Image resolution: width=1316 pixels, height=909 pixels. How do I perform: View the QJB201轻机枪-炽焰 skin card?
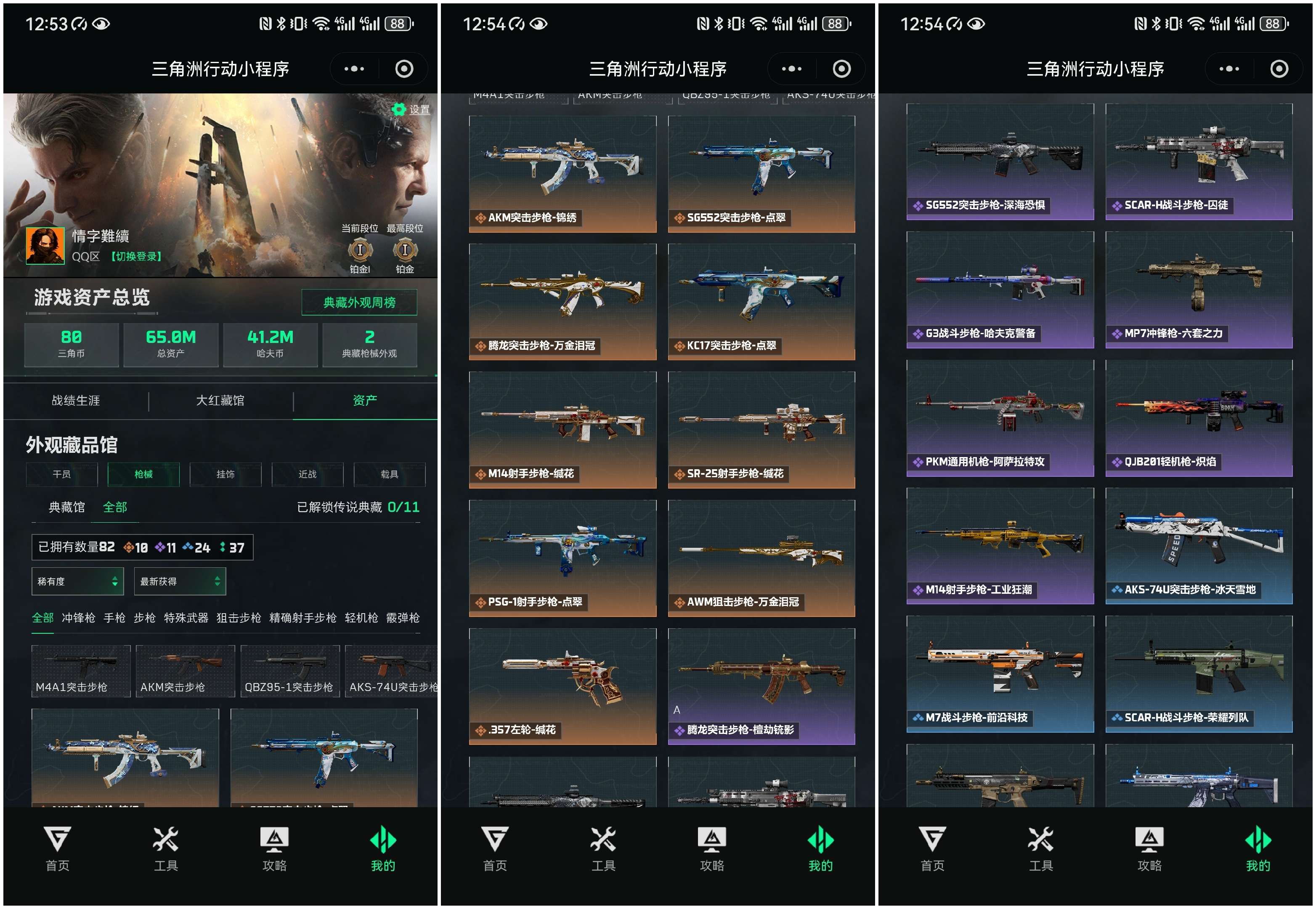pyautogui.click(x=1199, y=418)
